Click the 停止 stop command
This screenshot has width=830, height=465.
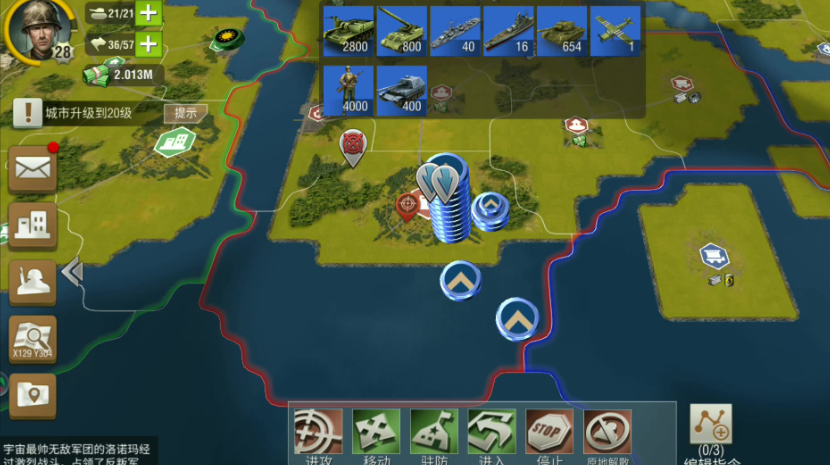(550, 433)
